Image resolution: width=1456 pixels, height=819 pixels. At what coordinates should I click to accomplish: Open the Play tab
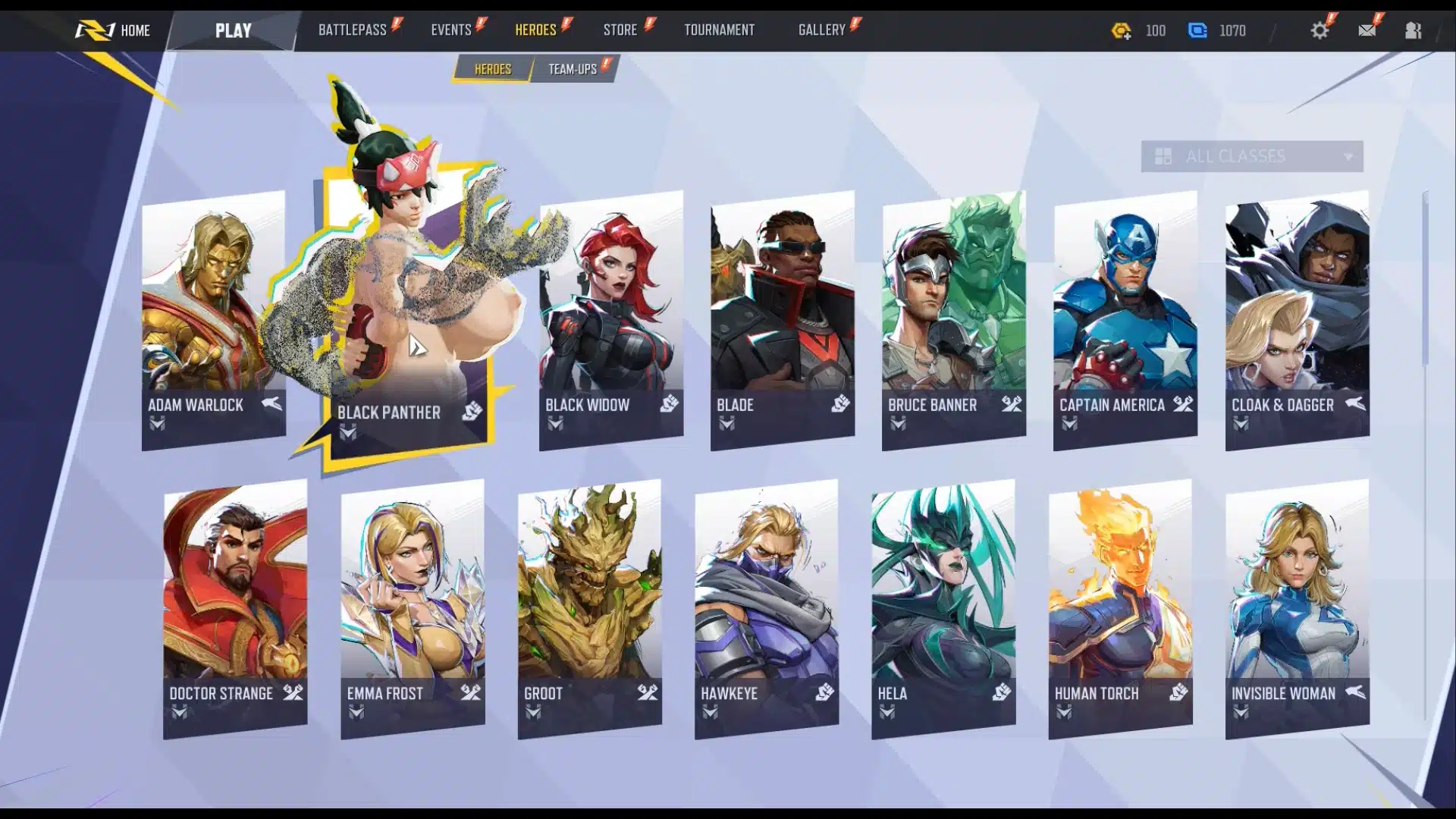point(233,30)
